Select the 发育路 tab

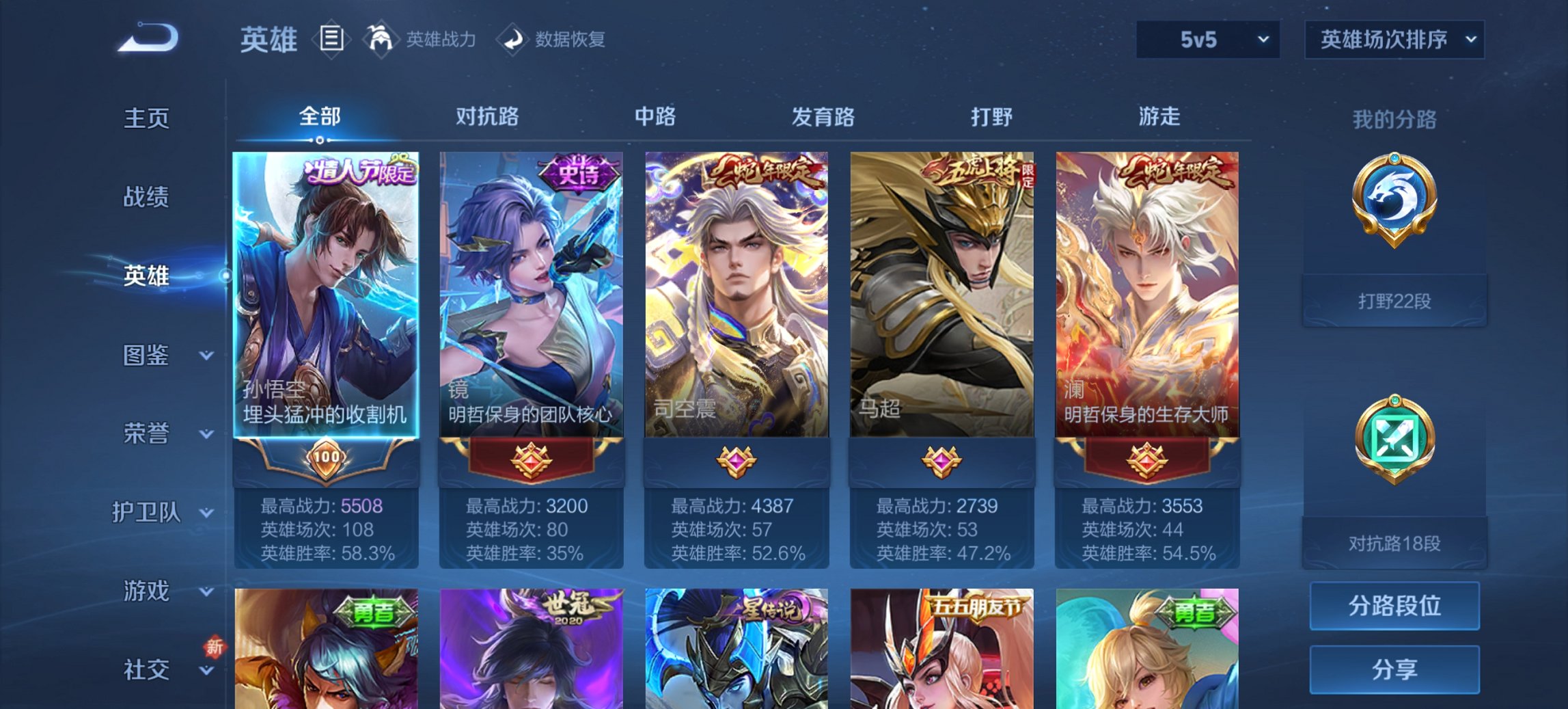tap(823, 118)
